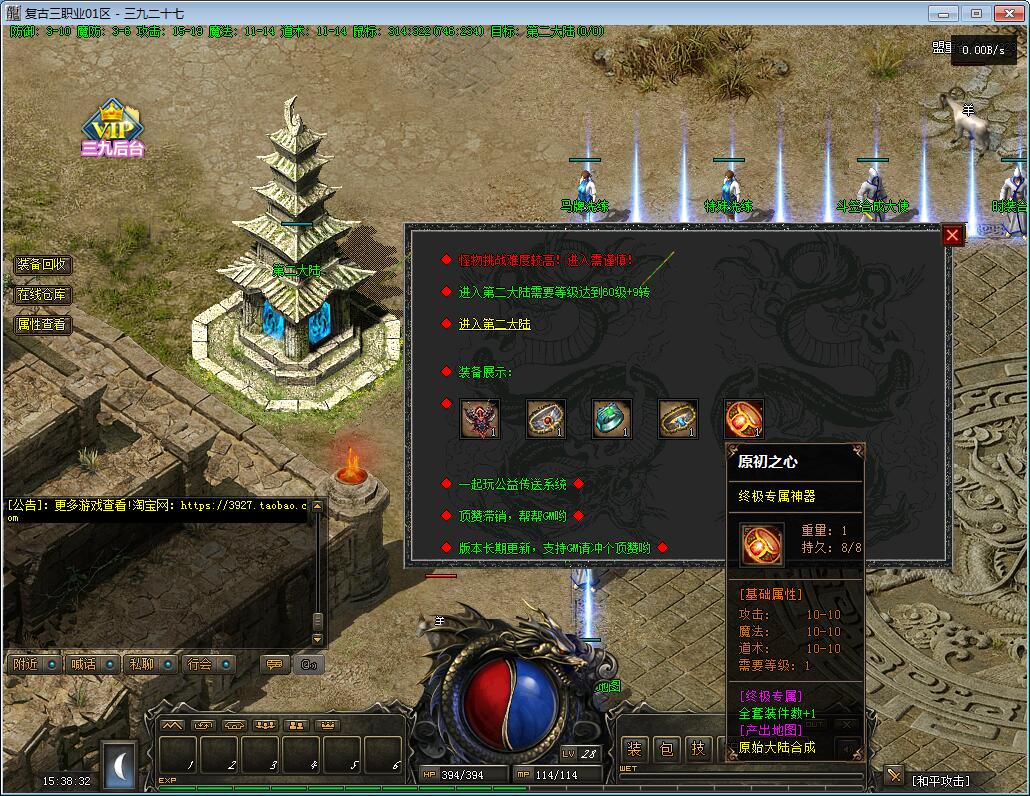
Task: Select the red armor equipment icon
Action: pyautogui.click(x=480, y=419)
